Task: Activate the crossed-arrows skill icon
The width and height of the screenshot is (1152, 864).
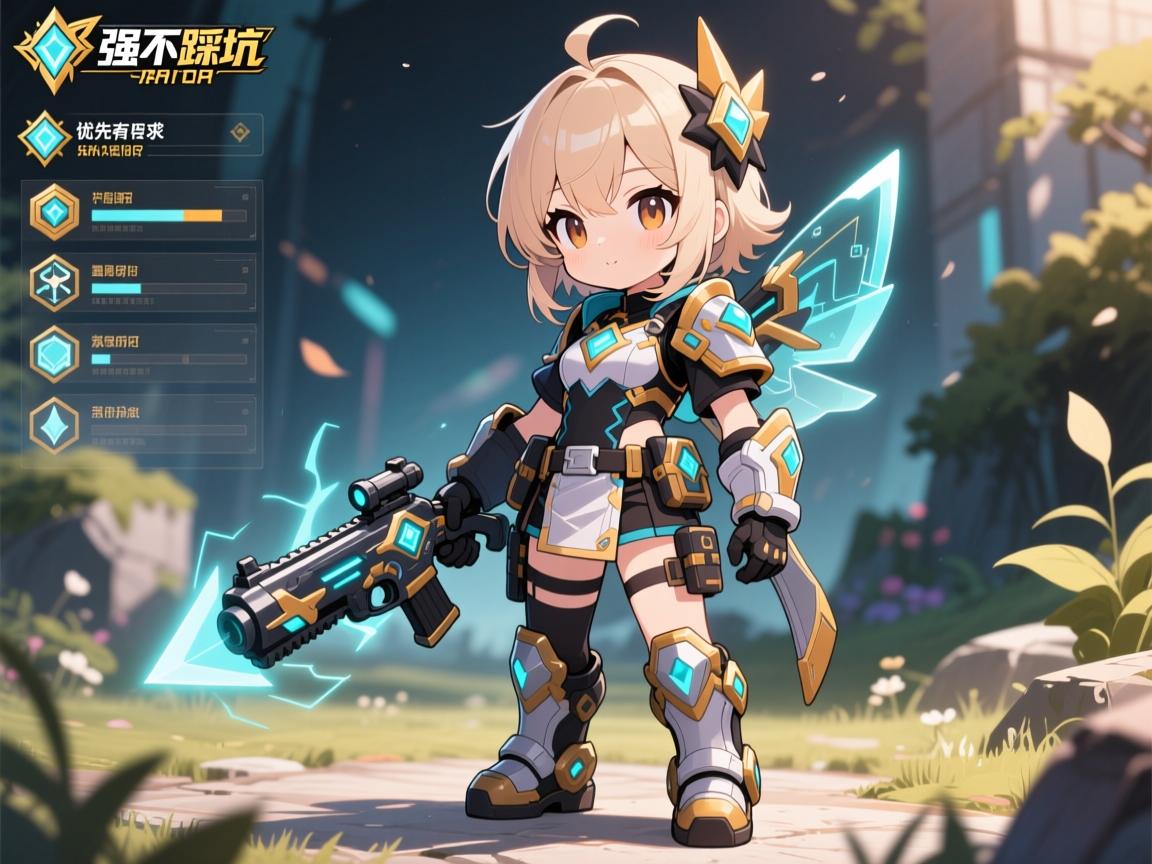Action: (54, 281)
